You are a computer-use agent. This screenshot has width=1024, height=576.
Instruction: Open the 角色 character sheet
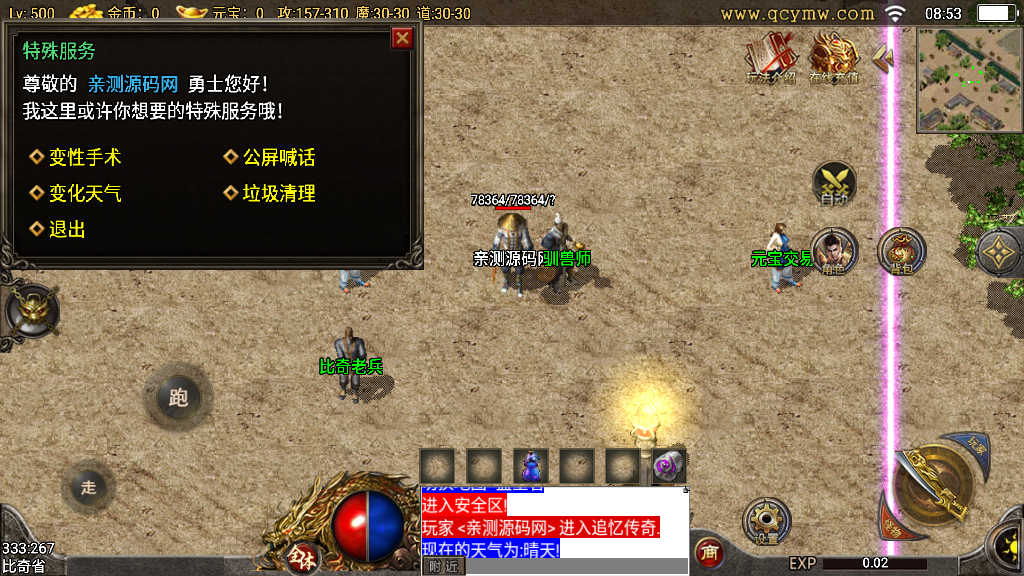(833, 251)
